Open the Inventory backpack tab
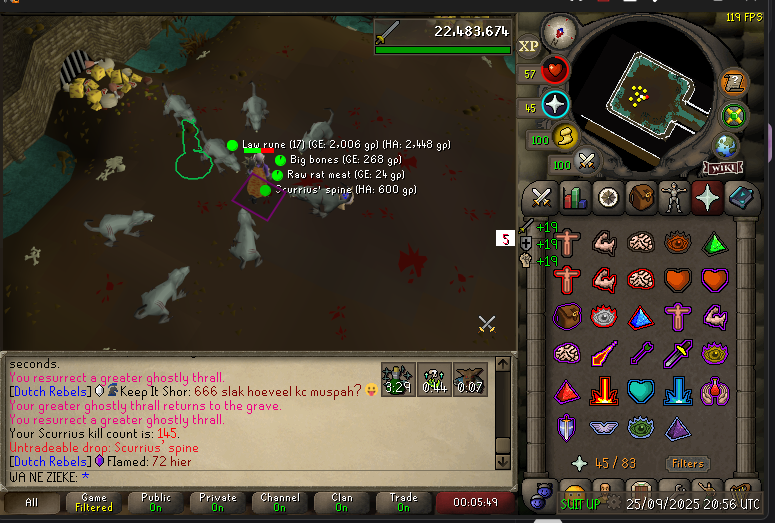This screenshot has height=523, width=775. [x=641, y=198]
